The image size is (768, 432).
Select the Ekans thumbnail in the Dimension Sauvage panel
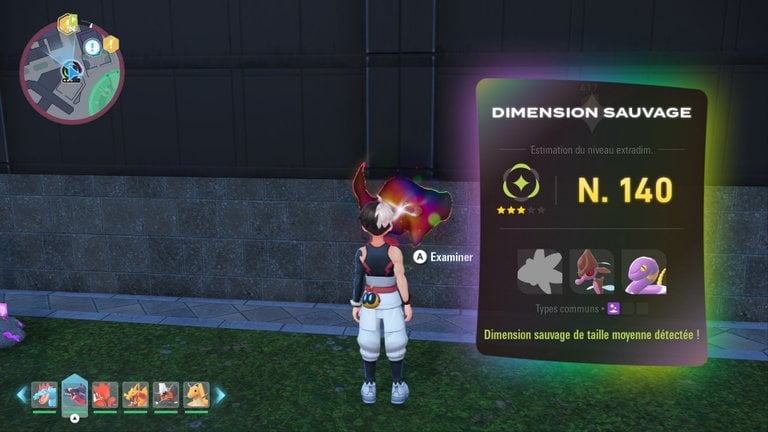coord(643,270)
